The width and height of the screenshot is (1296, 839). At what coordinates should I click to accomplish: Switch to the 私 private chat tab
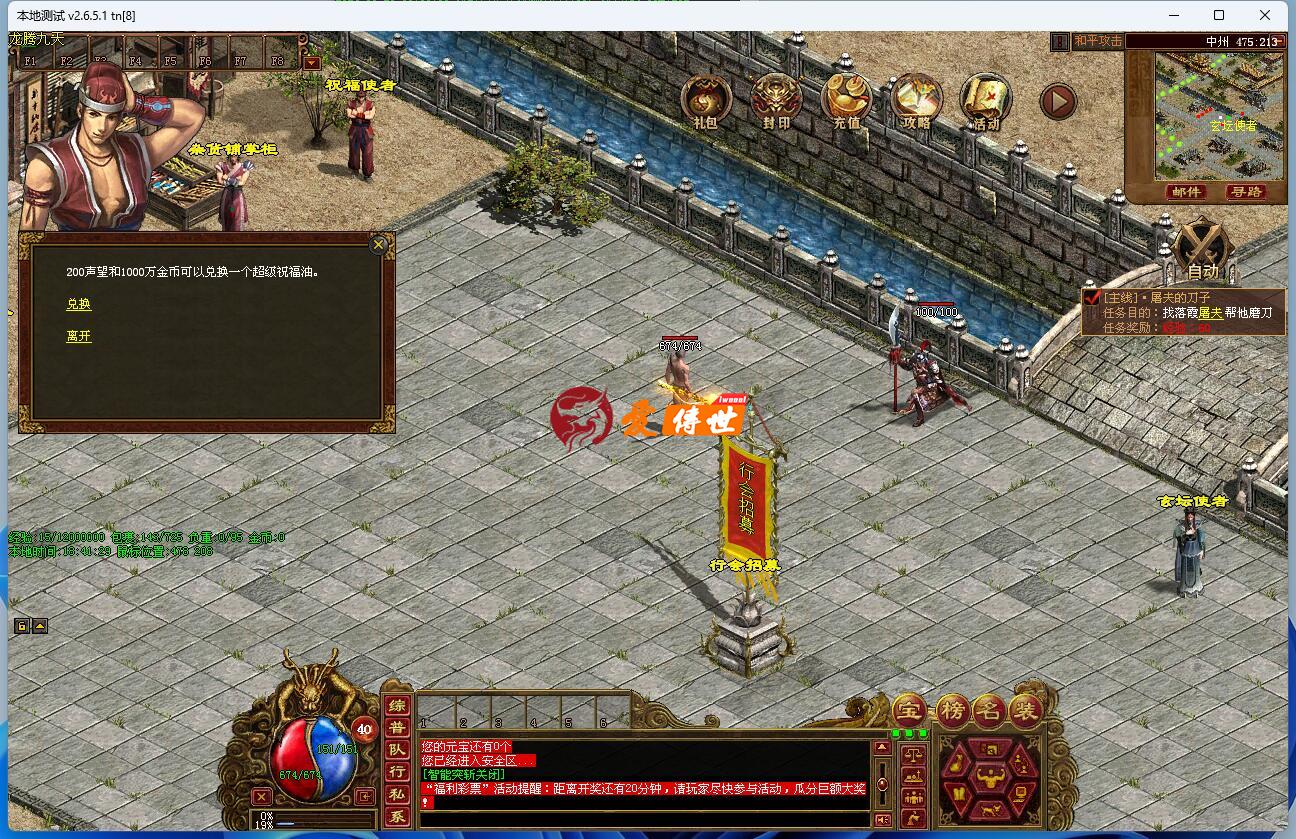tap(396, 794)
